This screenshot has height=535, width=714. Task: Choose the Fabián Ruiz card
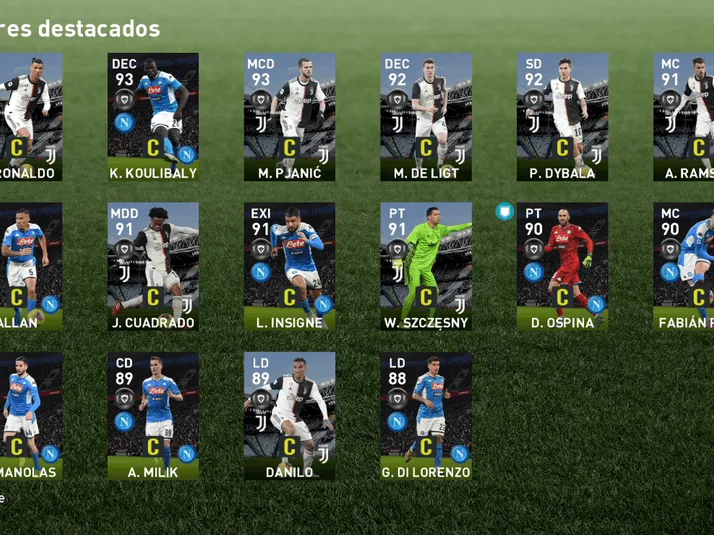pos(685,266)
